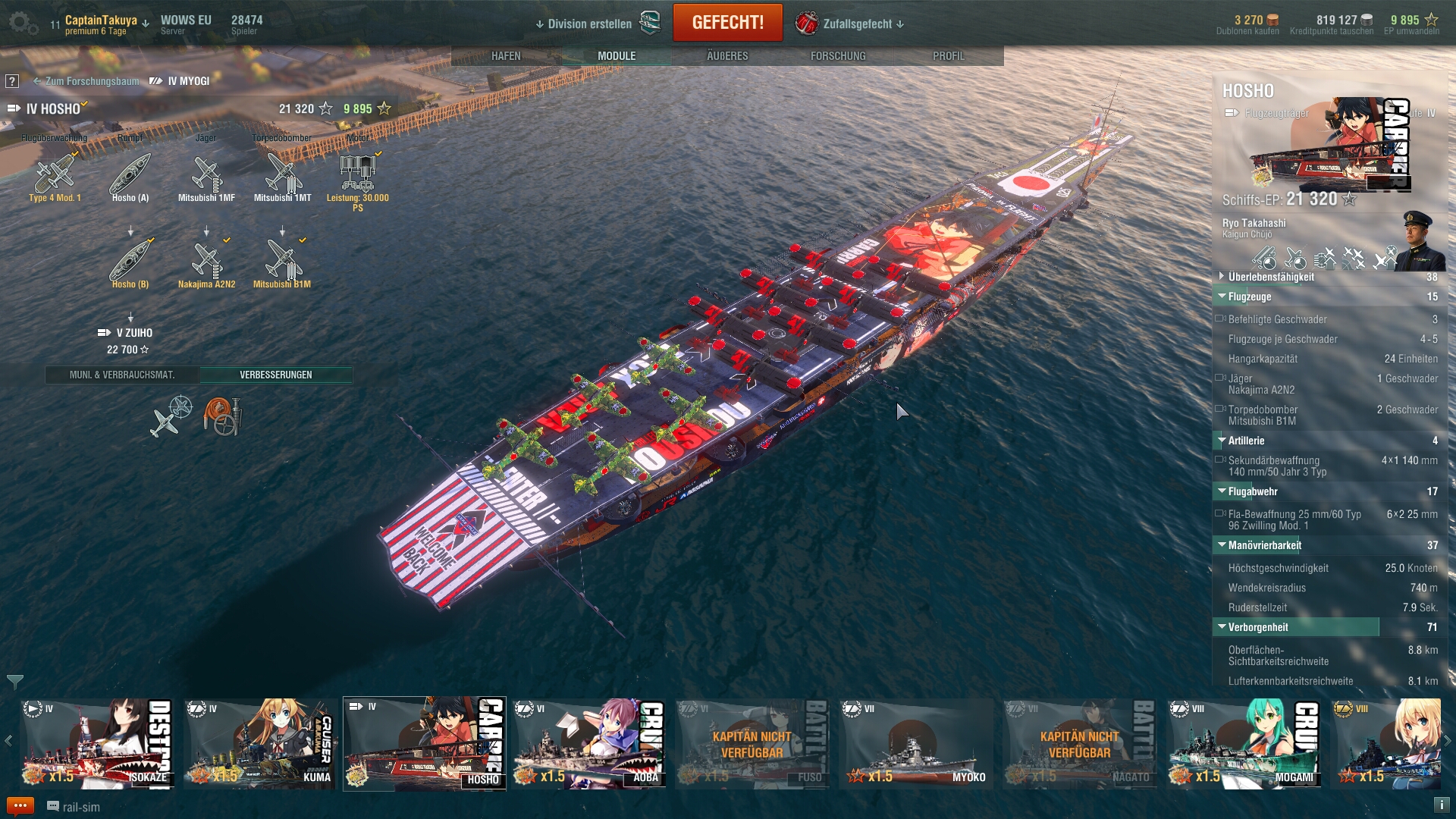
Task: Switch to MUNI. & VERBRAUCHSMAT. tab
Action: click(x=122, y=375)
